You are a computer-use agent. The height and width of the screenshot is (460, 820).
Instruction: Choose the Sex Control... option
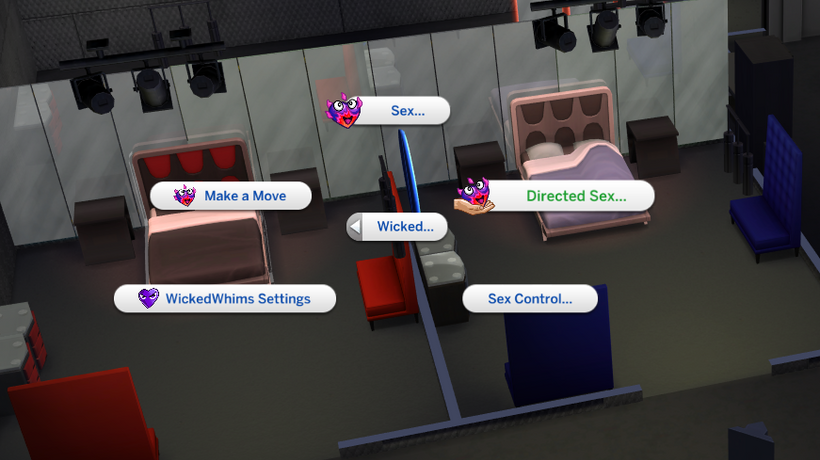click(529, 298)
